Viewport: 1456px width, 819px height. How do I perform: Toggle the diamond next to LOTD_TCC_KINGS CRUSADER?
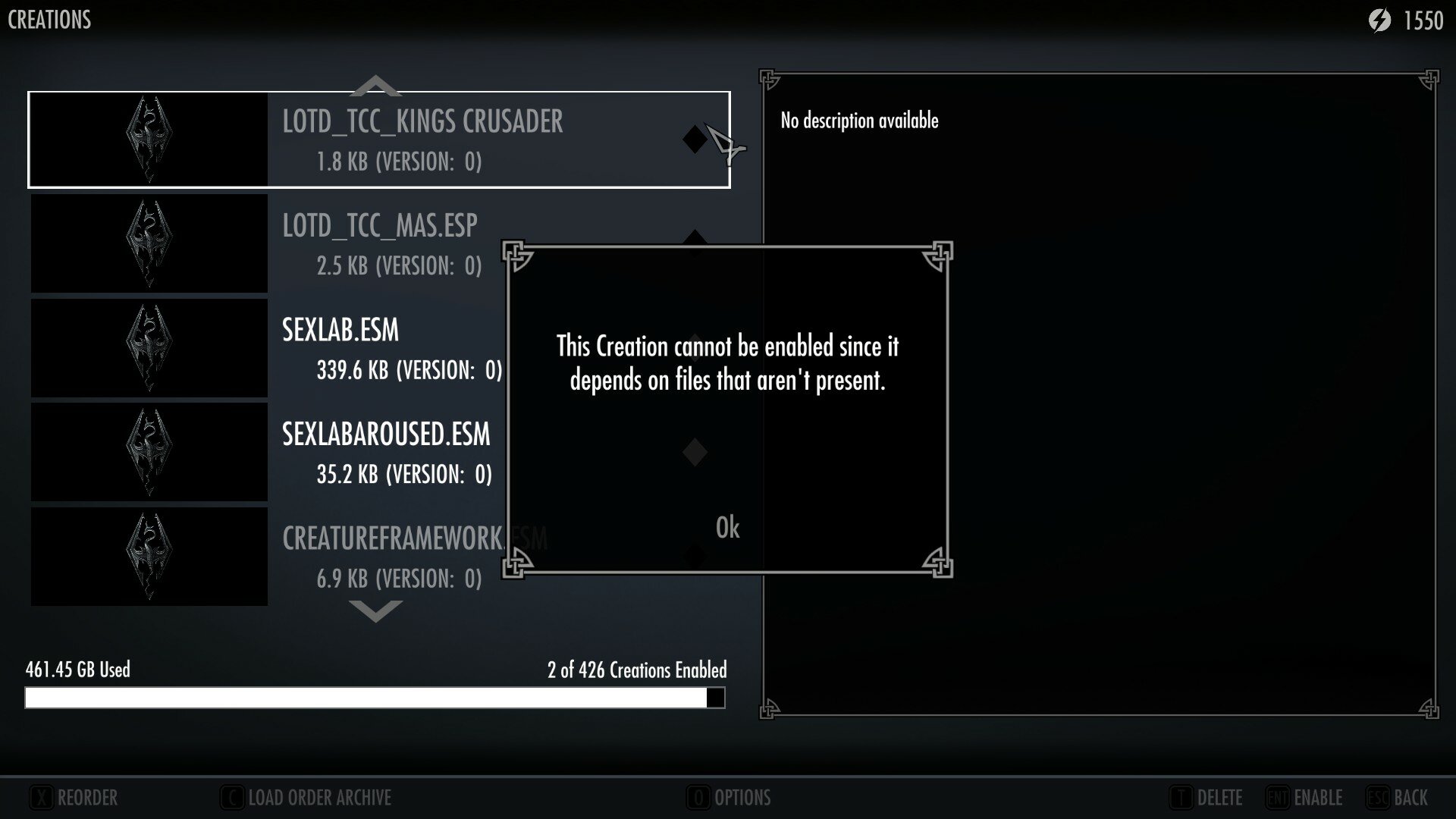(x=694, y=140)
